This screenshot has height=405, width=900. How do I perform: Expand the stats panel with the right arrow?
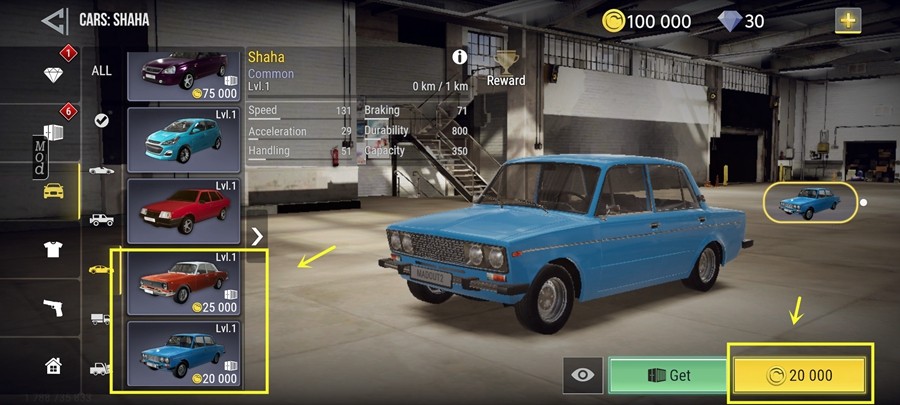[257, 236]
